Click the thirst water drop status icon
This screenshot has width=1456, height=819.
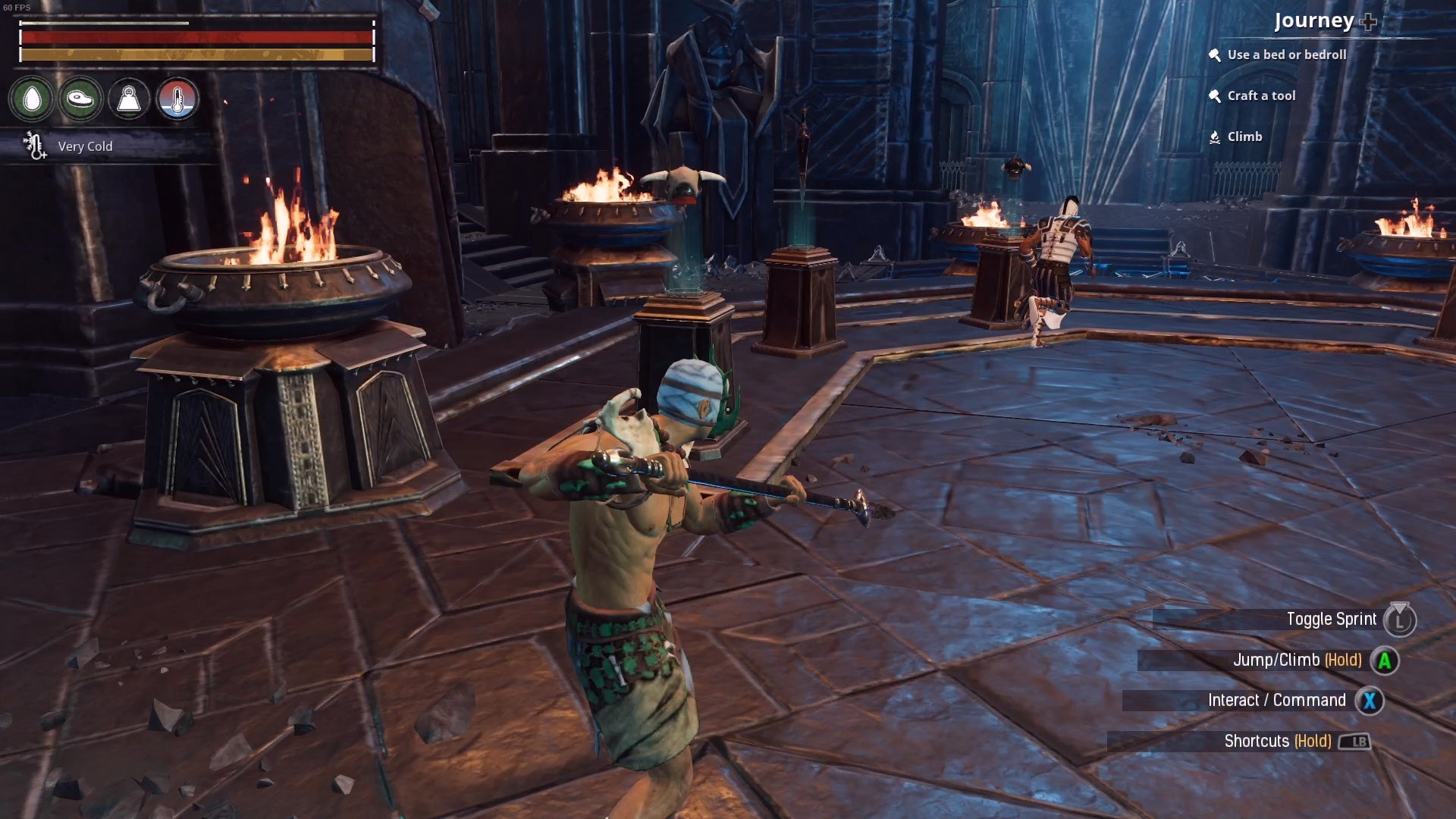tap(32, 99)
